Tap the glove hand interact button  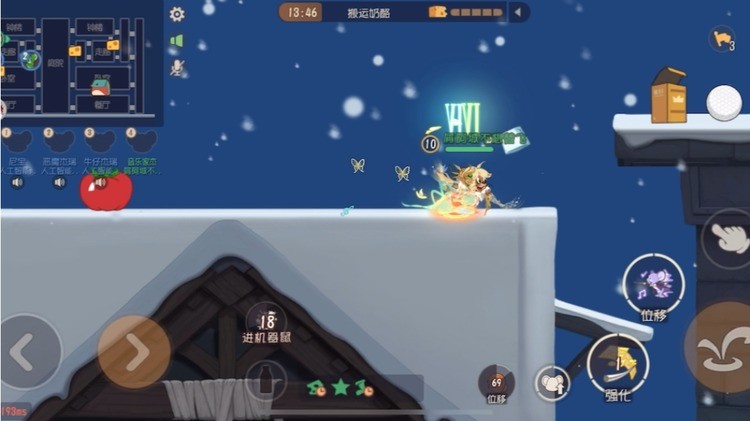coord(727,236)
